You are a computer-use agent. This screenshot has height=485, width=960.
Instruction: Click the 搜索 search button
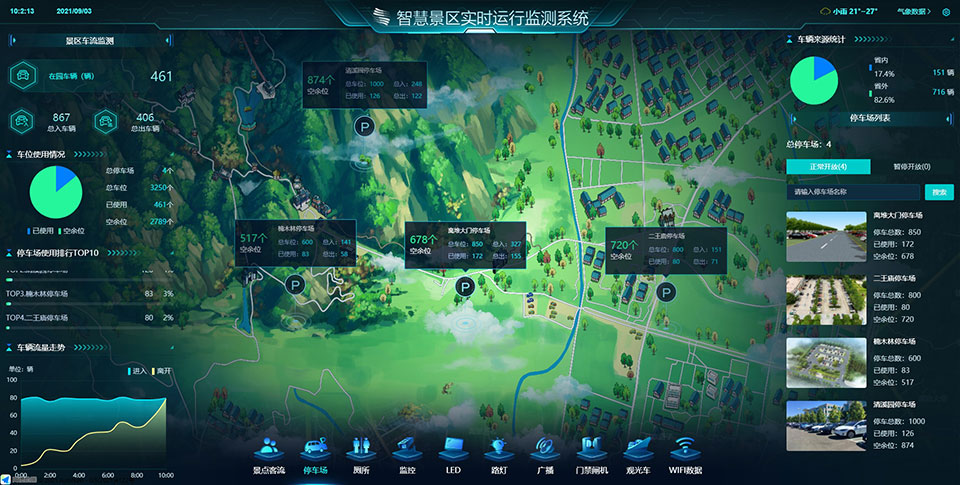pyautogui.click(x=939, y=191)
